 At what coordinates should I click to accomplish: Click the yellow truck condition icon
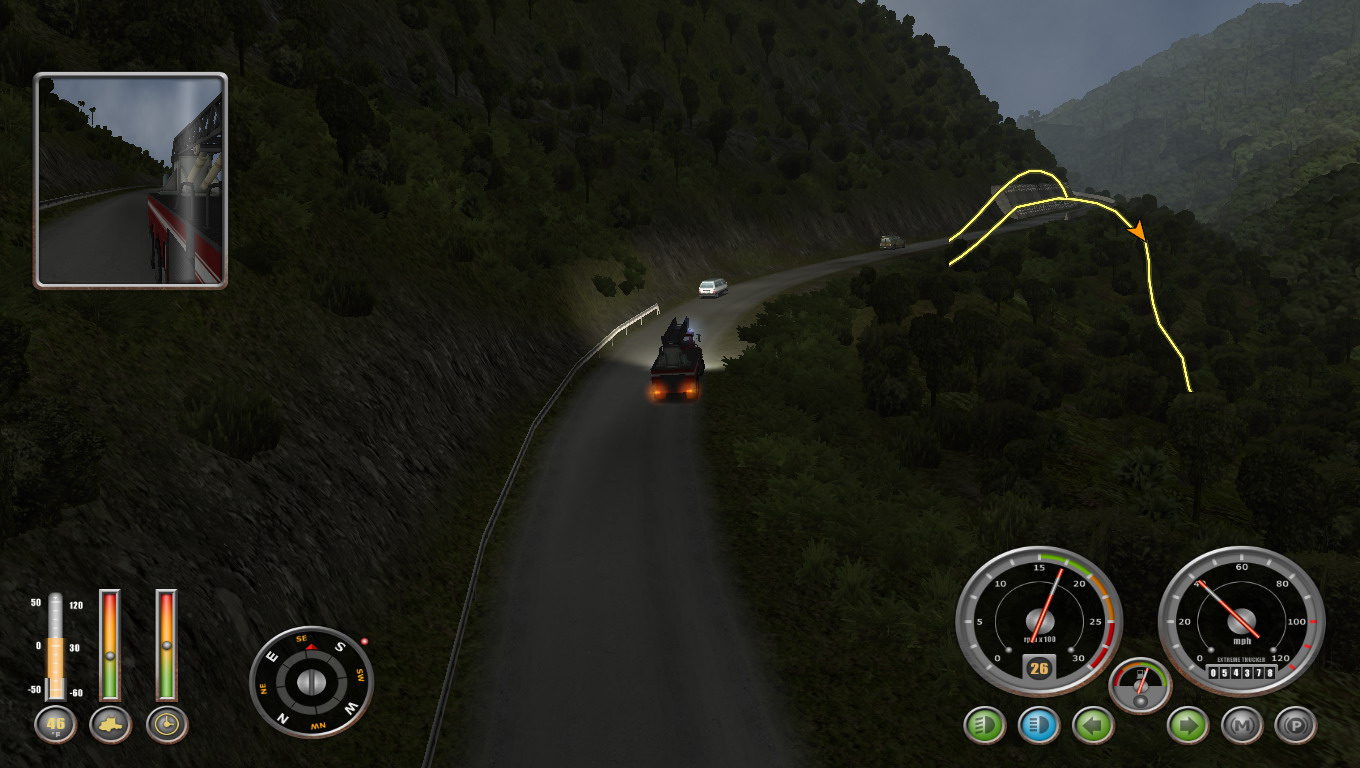110,725
